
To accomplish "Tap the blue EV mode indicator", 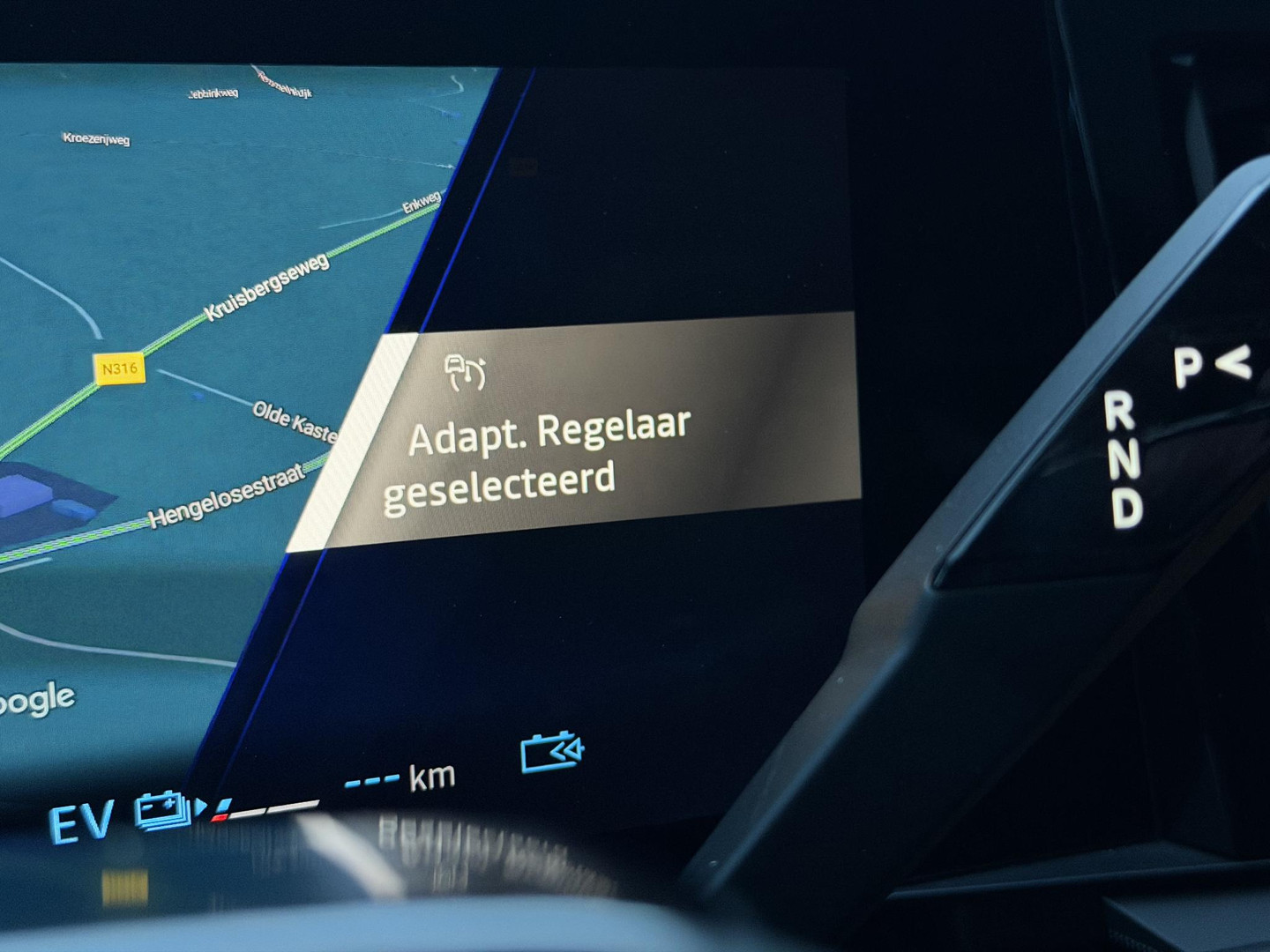I will (84, 823).
